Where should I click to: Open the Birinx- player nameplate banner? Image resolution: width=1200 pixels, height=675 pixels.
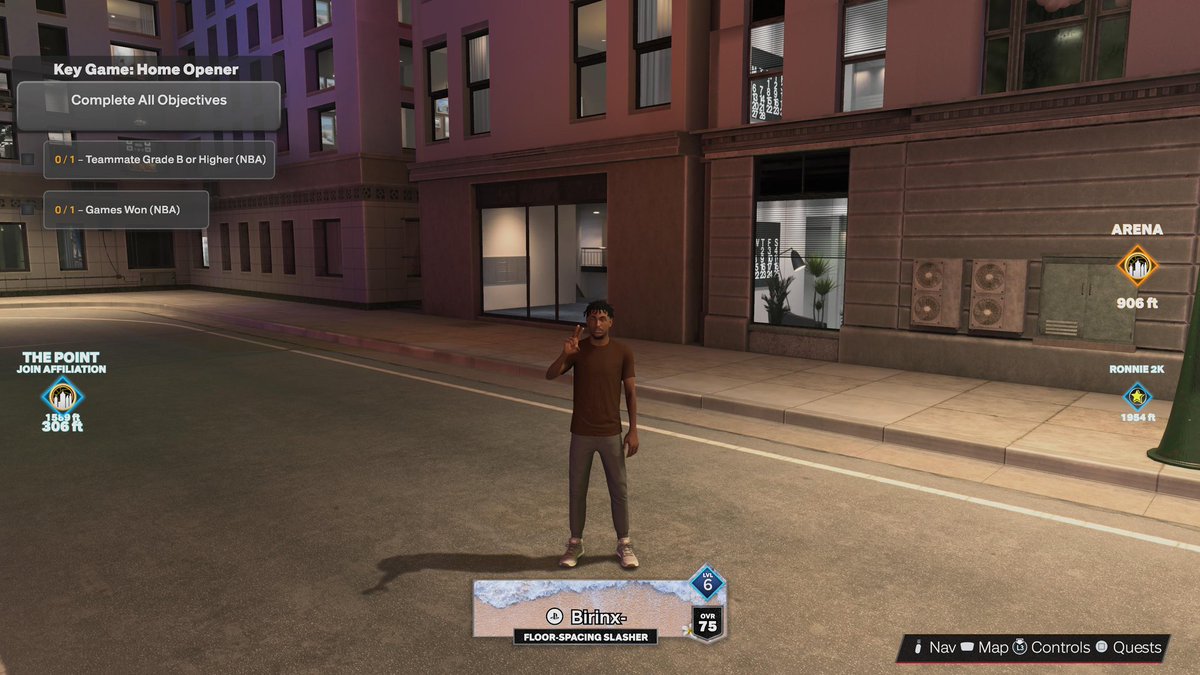pos(585,612)
